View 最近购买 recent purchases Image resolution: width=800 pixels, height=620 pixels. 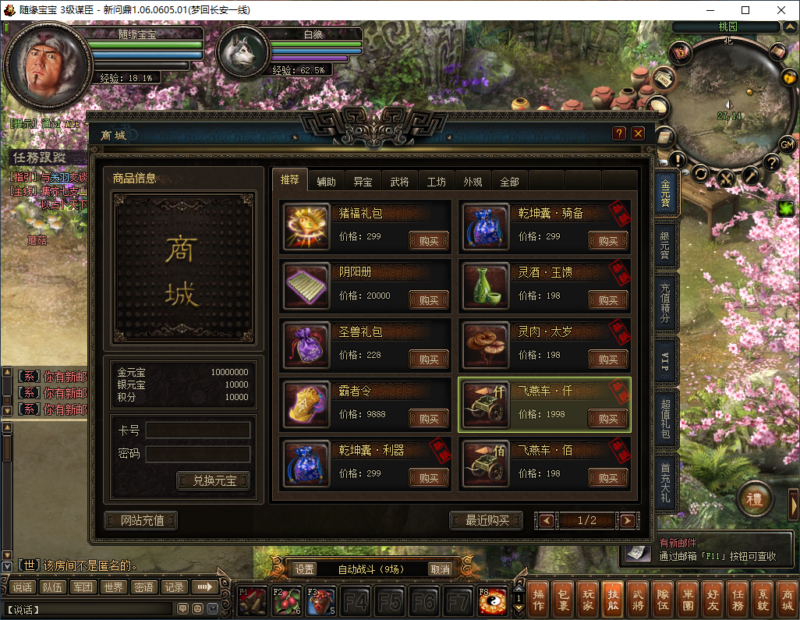[487, 520]
